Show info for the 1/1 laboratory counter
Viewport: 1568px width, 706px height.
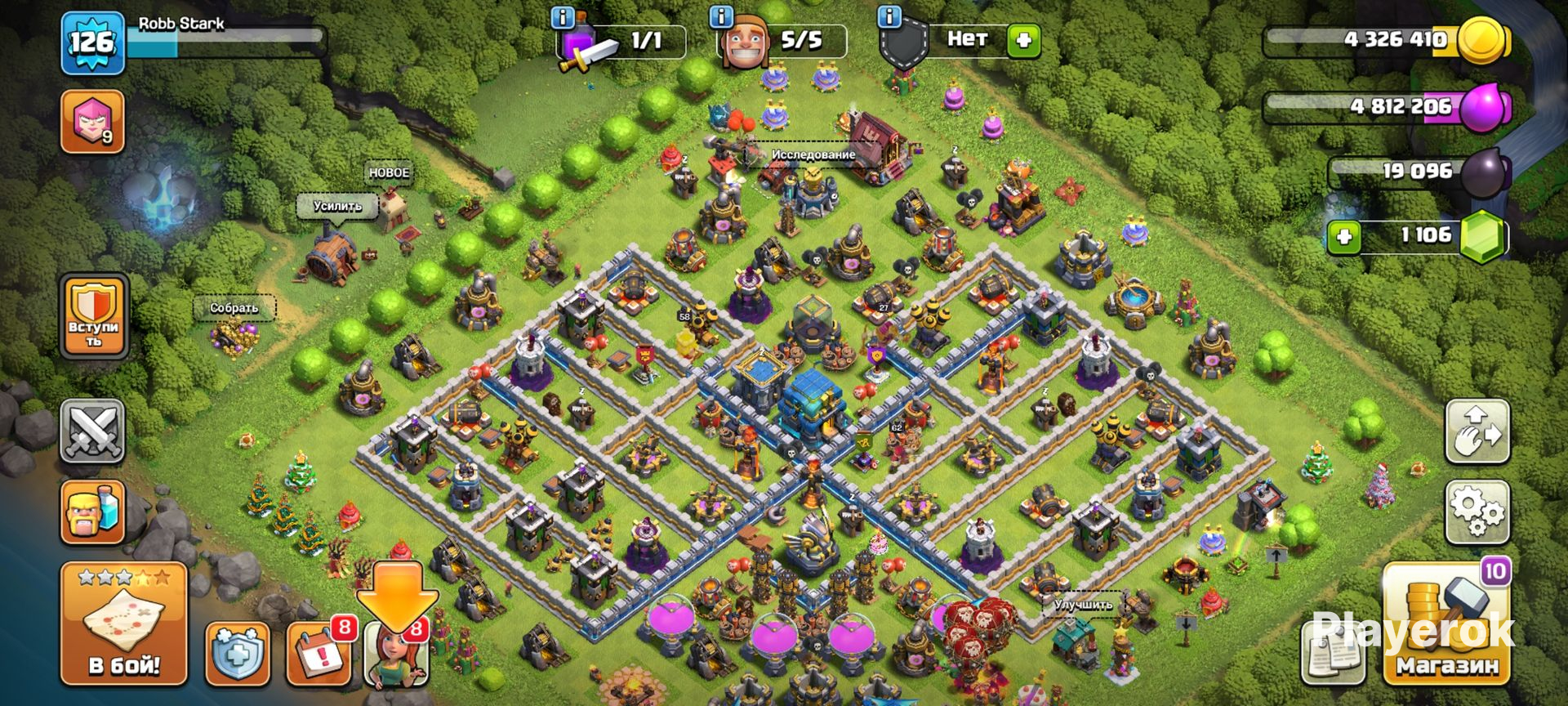coord(563,16)
